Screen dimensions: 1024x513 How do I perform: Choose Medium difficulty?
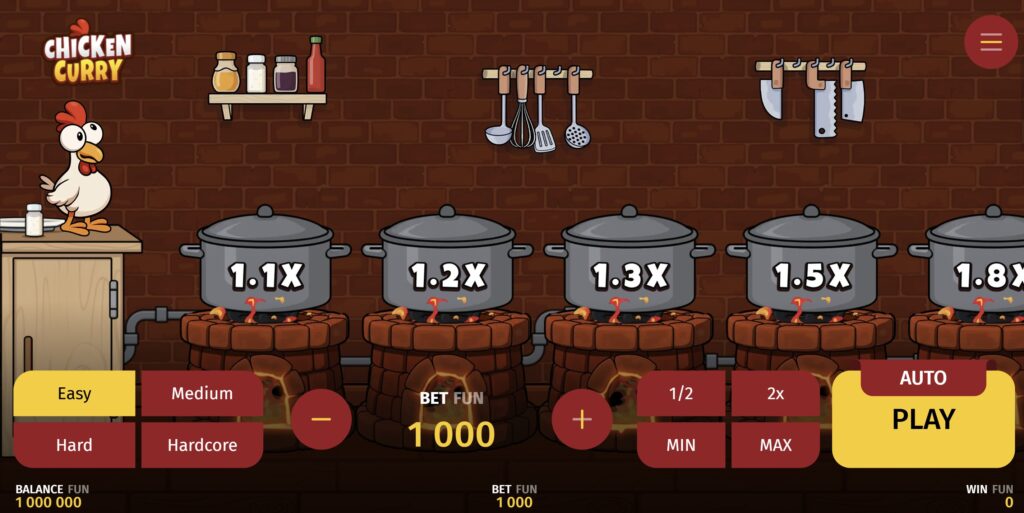(x=202, y=393)
